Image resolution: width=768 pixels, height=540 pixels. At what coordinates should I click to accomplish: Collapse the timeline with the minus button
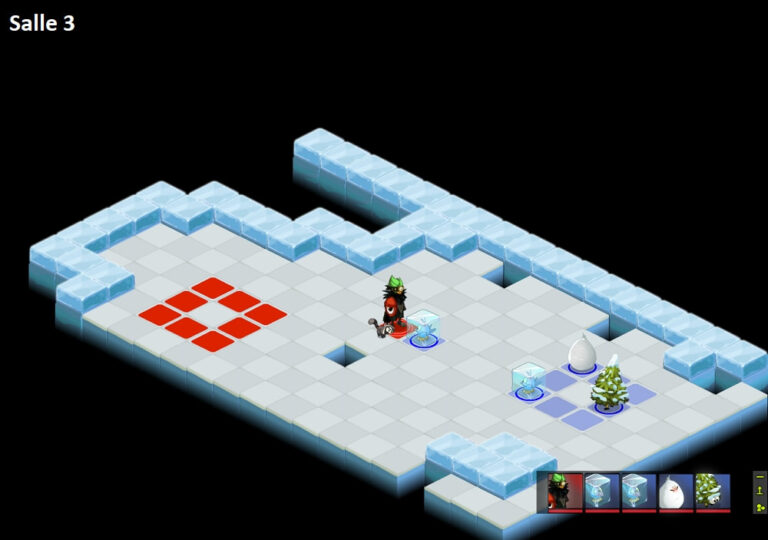coord(760,477)
